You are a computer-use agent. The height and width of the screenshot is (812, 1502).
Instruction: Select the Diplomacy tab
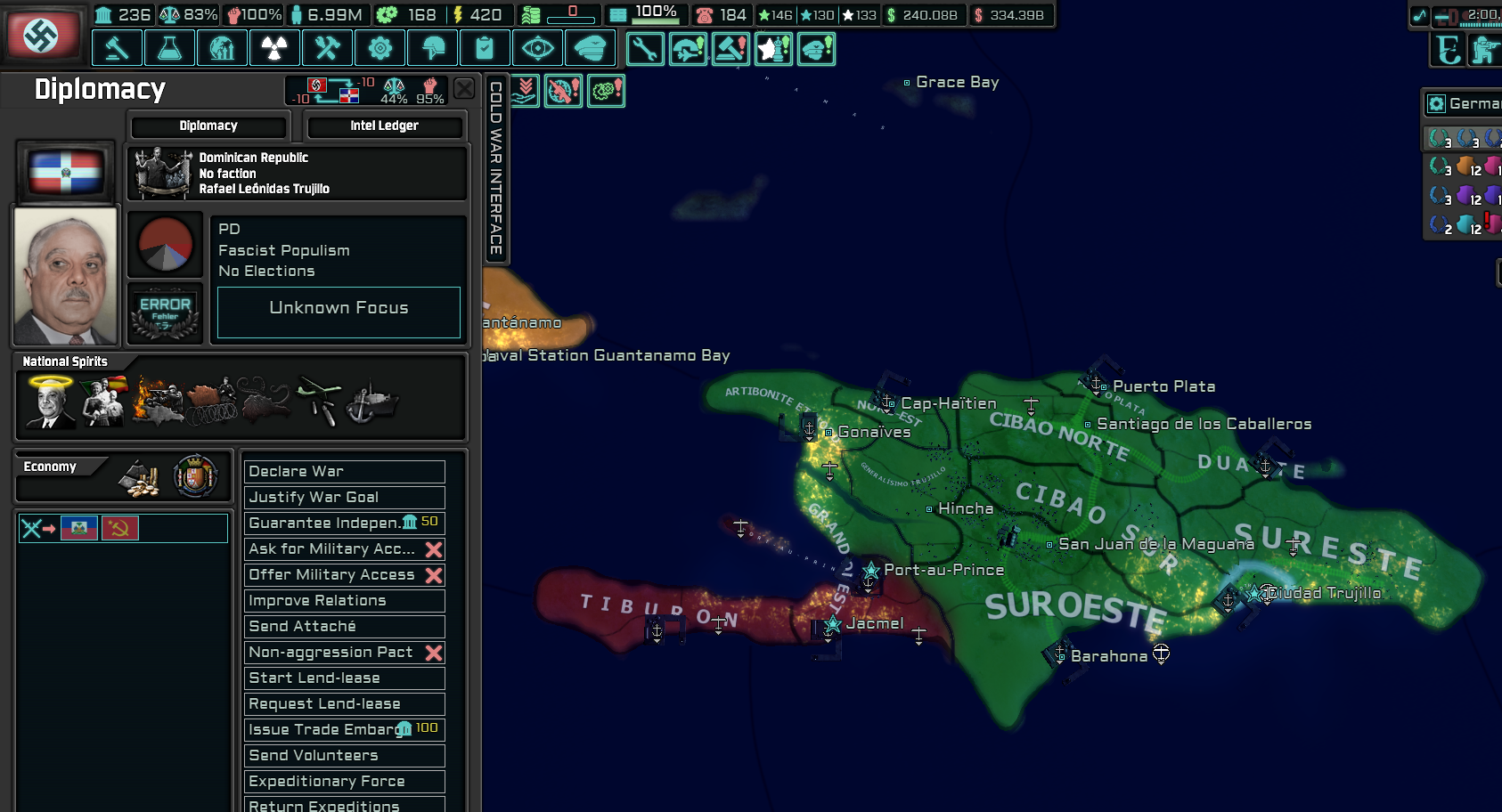point(208,126)
